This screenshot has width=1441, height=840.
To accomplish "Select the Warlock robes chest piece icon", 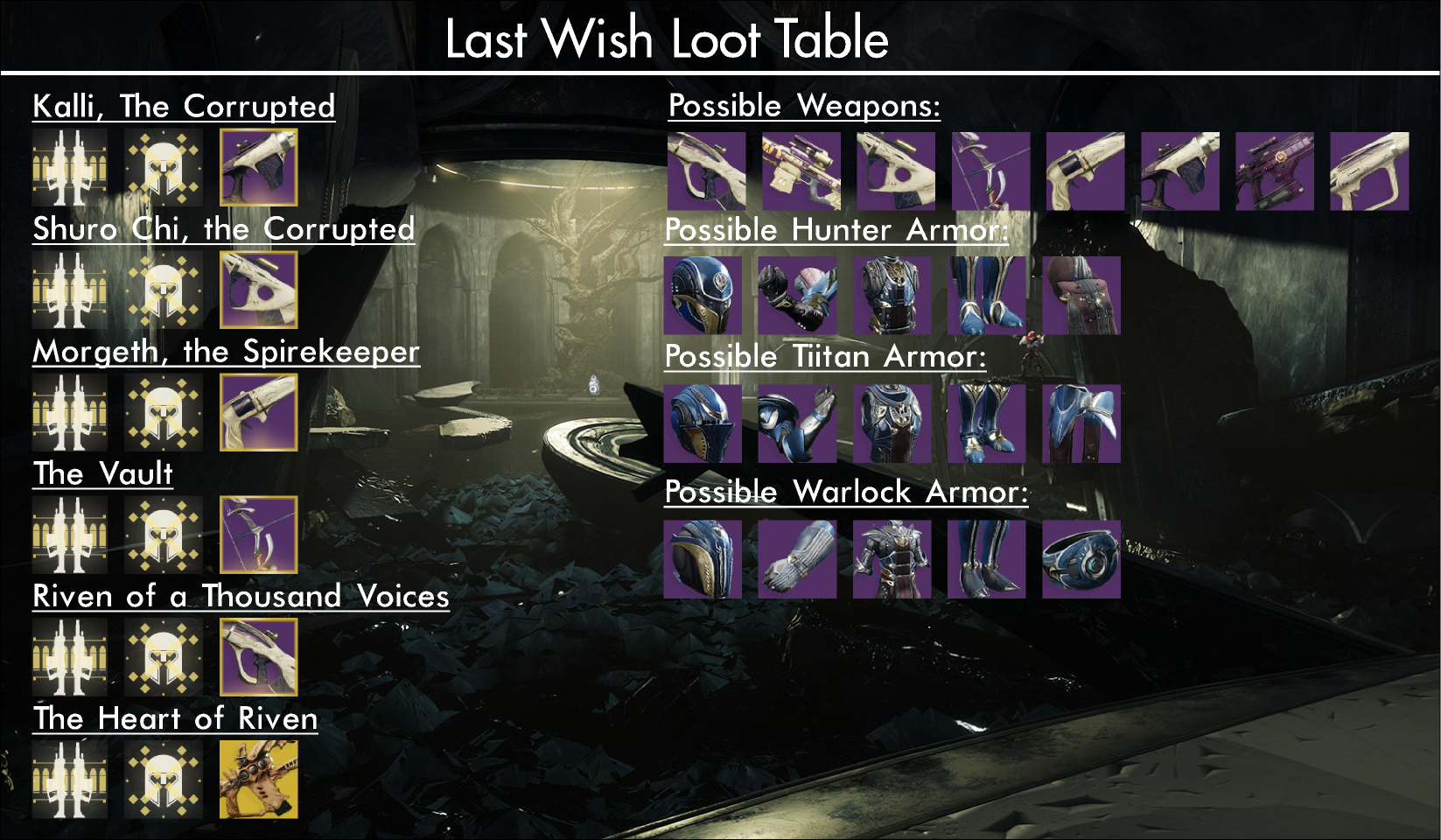I will (x=892, y=560).
